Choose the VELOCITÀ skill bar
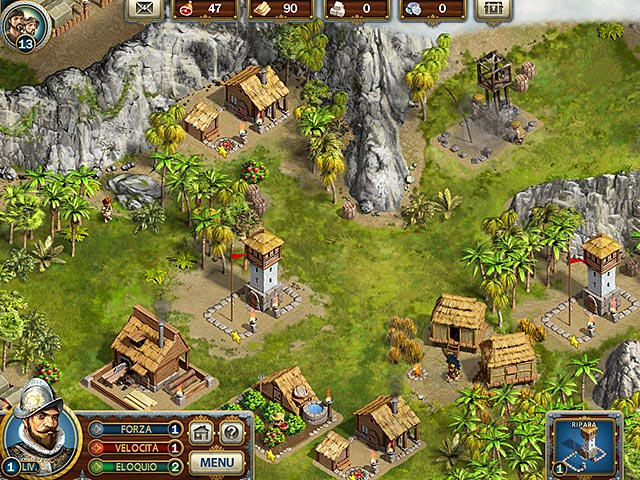640x480 pixels. tap(136, 447)
